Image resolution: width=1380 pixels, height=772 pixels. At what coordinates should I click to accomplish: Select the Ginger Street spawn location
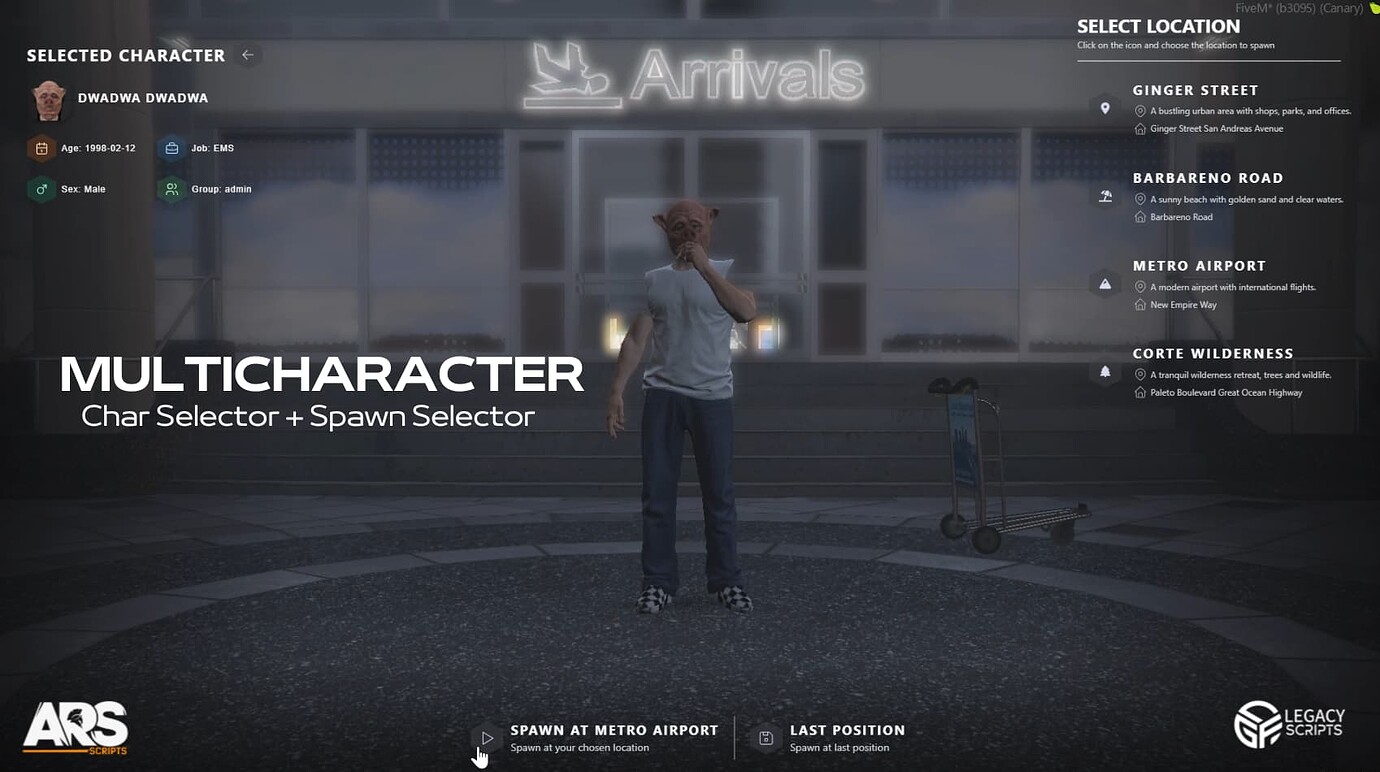(x=1196, y=89)
